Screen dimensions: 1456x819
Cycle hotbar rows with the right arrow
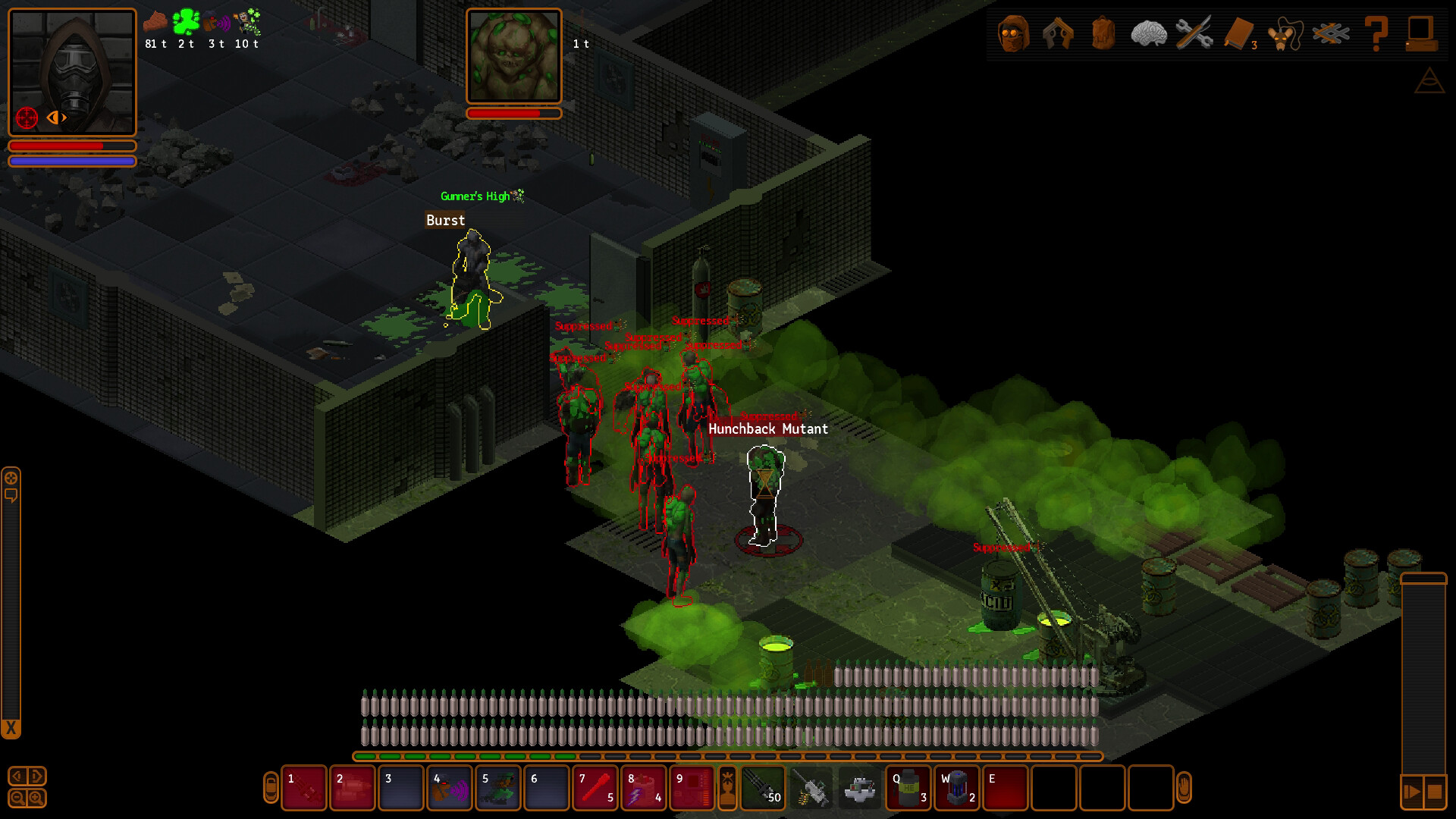(x=36, y=777)
